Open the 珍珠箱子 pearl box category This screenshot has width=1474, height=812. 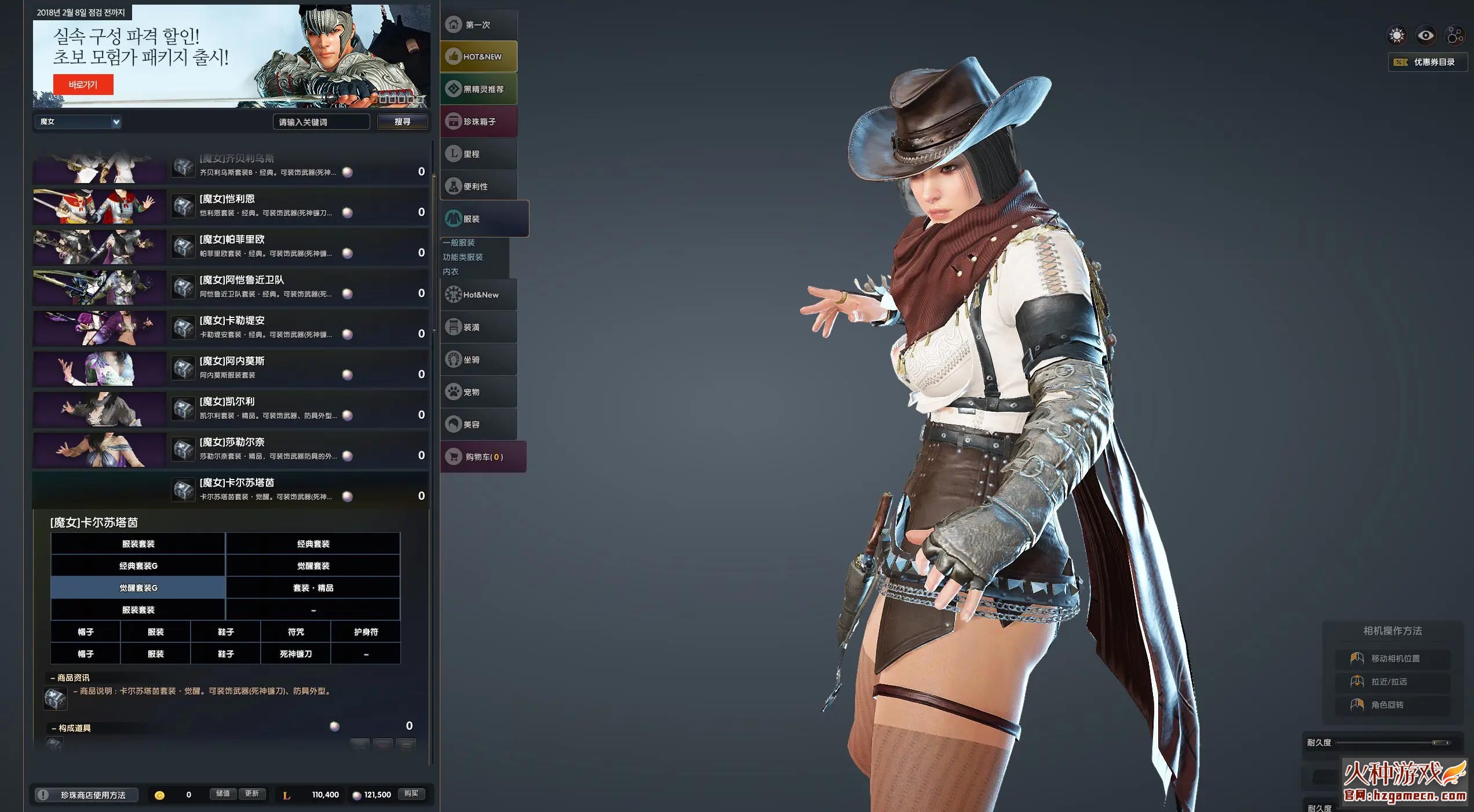[x=479, y=122]
